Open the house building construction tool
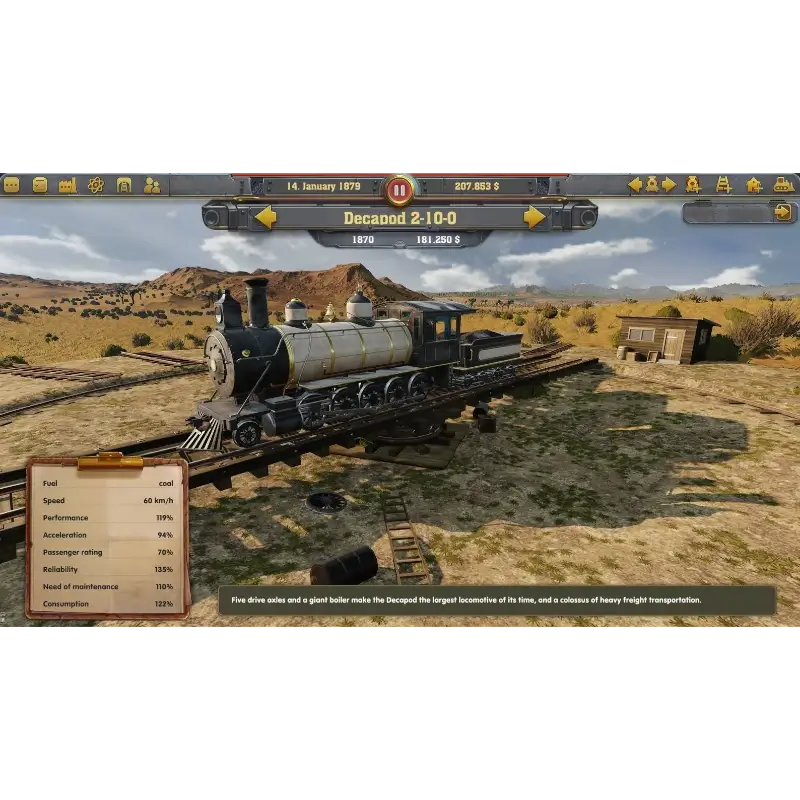 click(x=754, y=184)
